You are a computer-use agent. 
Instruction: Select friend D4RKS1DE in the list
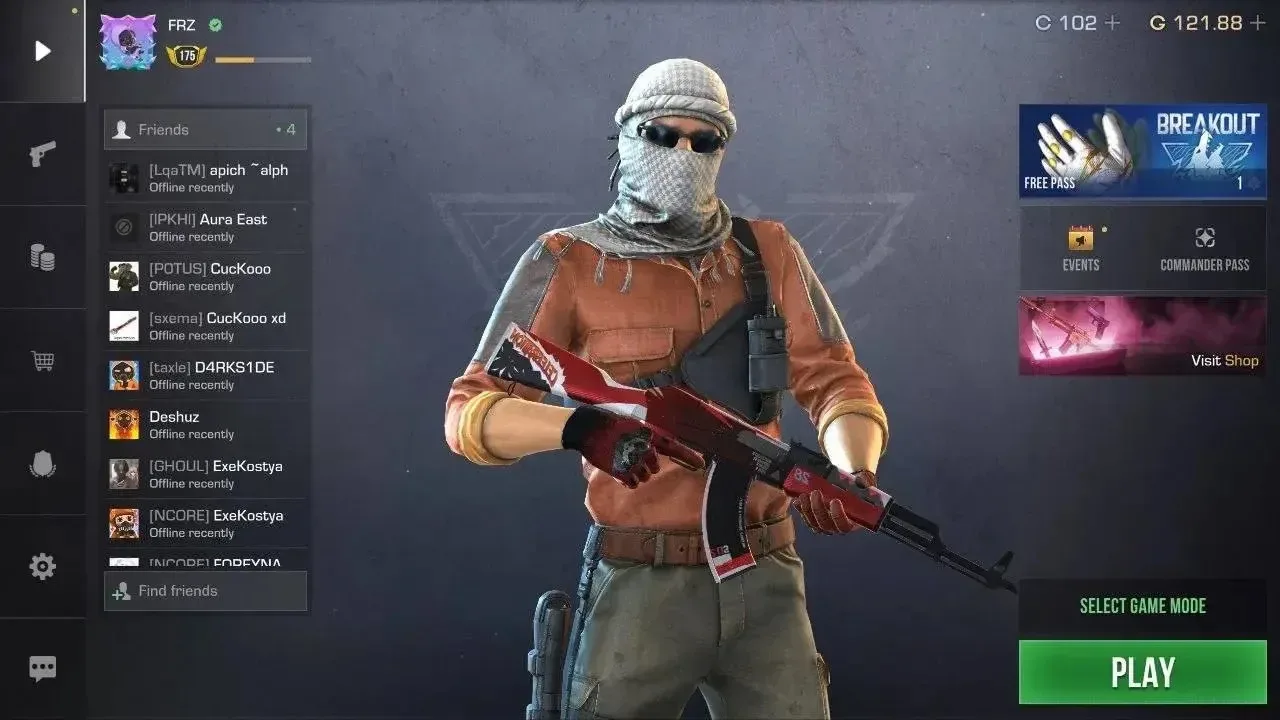tap(206, 375)
